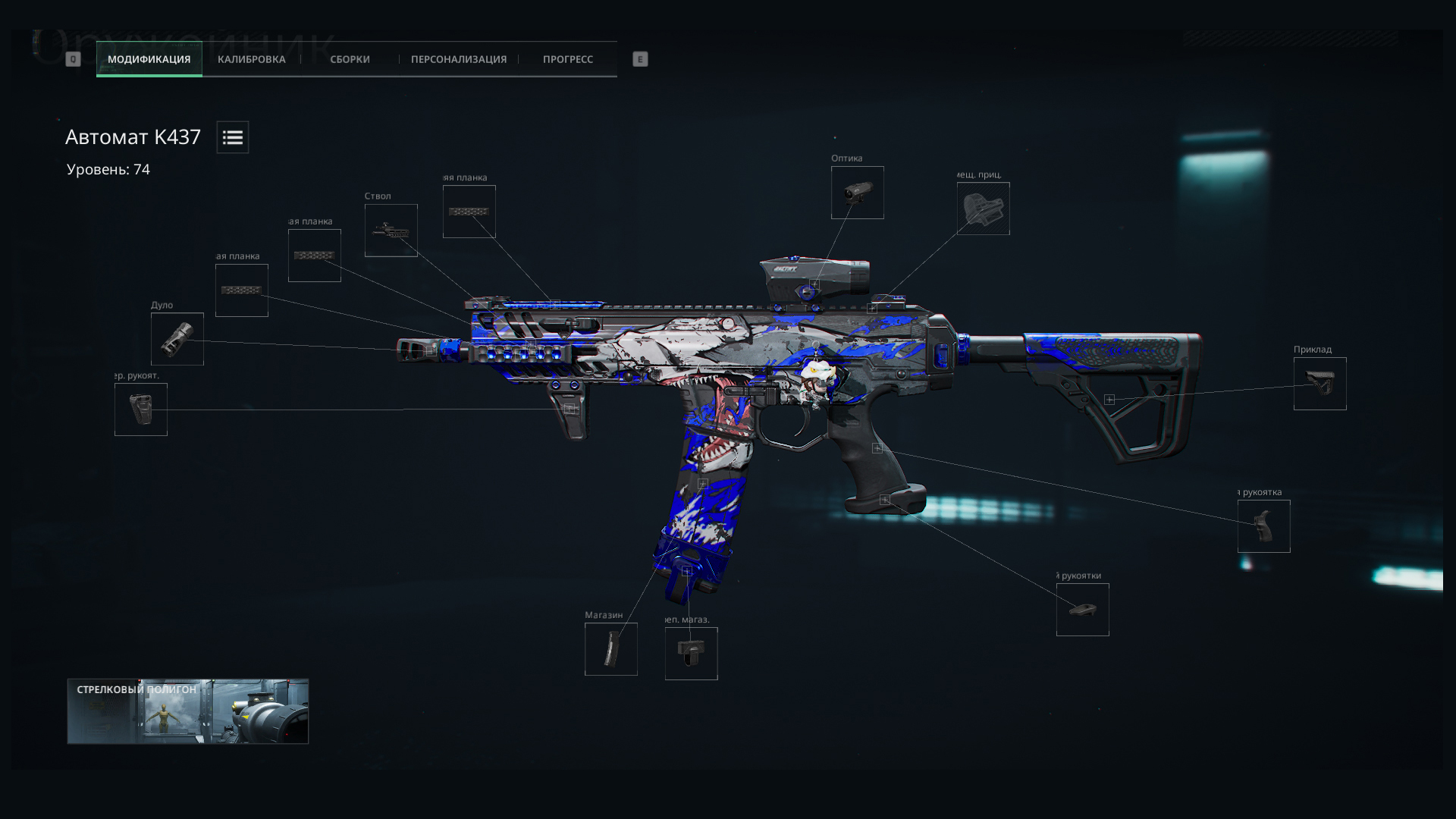Select the Модификация tab

tap(149, 59)
